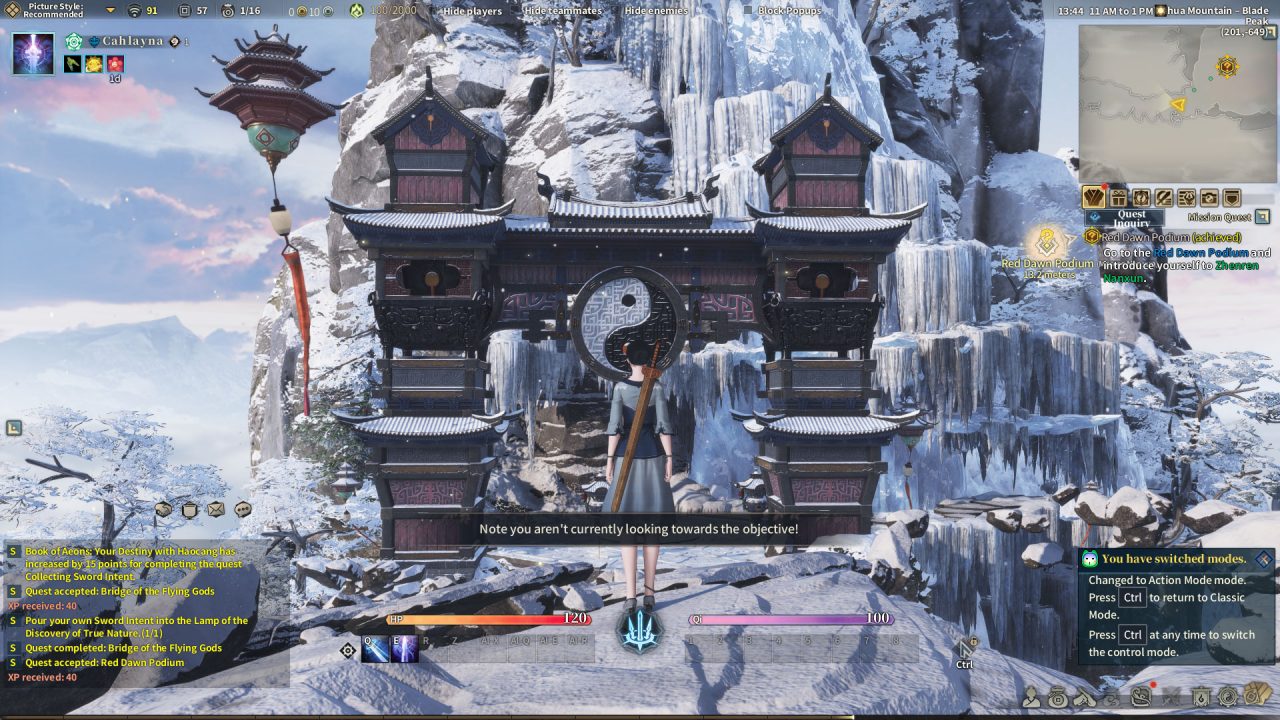Open the banner emblem icon in bottom-right bar
Viewport: 1280px width, 720px height.
1202,696
